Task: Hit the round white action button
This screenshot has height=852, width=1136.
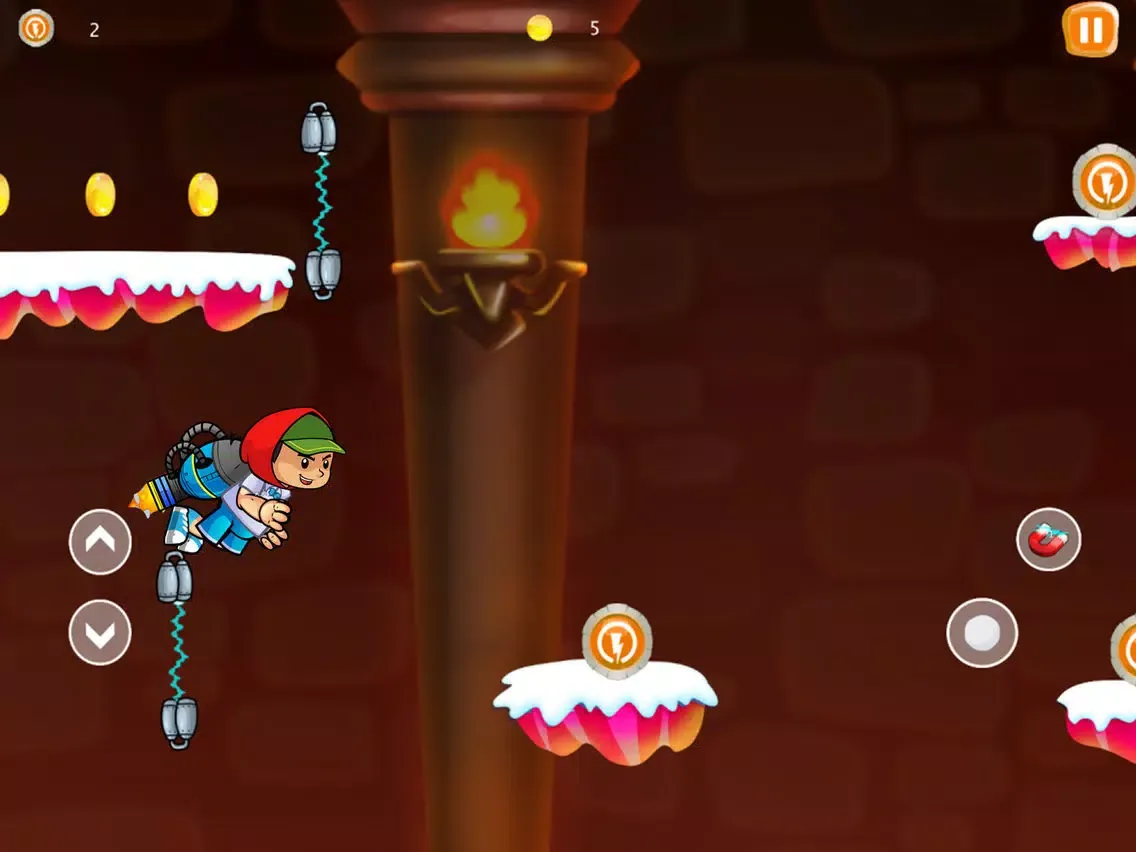Action: pyautogui.click(x=982, y=632)
